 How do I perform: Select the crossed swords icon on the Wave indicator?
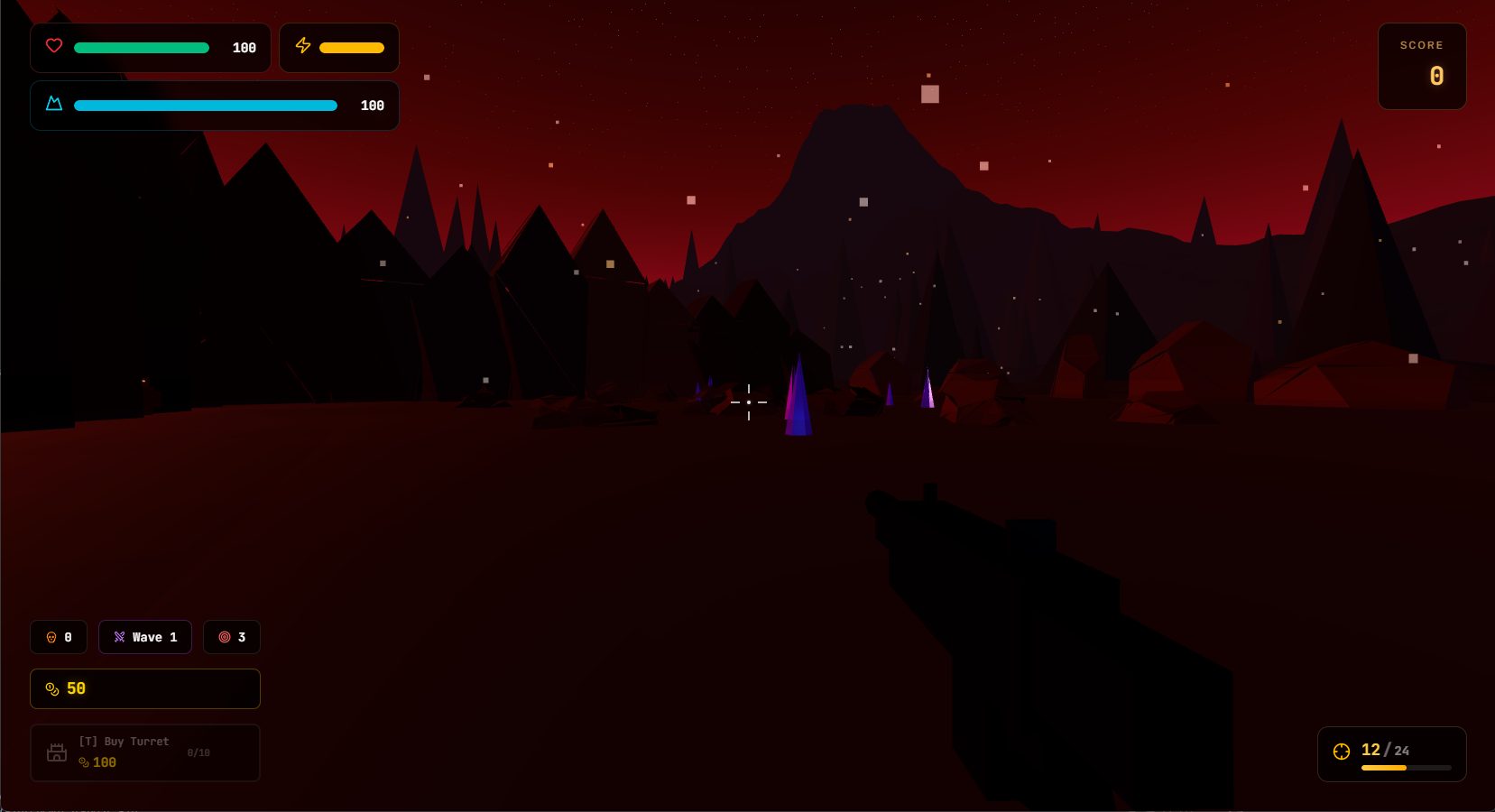click(119, 637)
